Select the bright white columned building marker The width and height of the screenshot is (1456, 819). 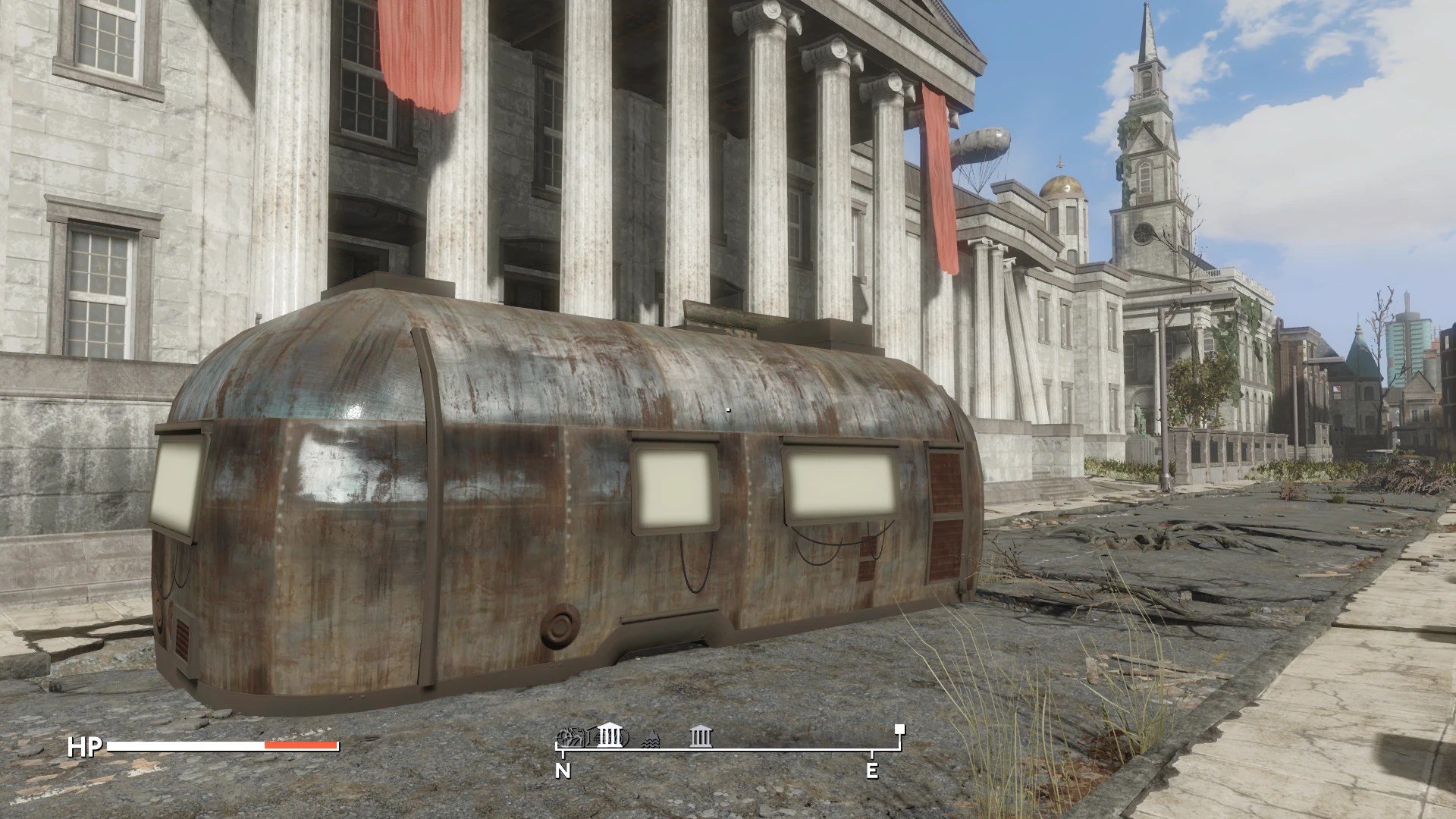[x=610, y=735]
